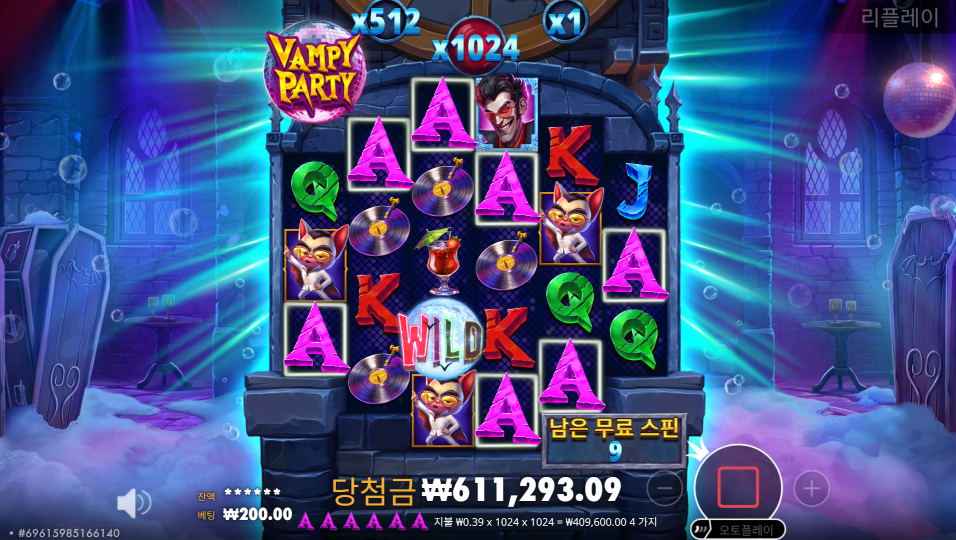Toggle the sound speaker icon
The width and height of the screenshot is (956, 540).
(x=133, y=502)
